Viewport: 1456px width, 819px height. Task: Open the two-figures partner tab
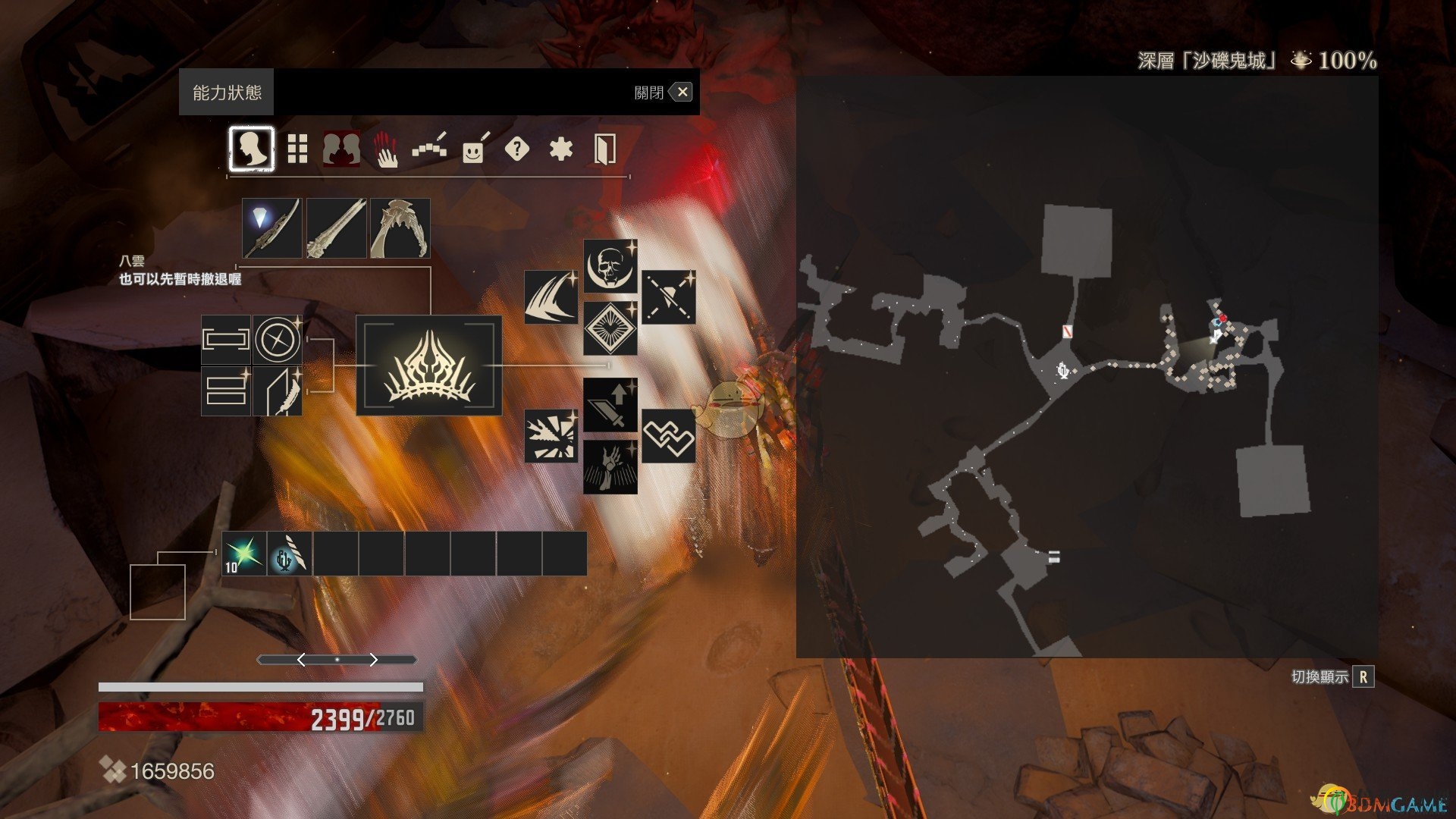(x=341, y=149)
